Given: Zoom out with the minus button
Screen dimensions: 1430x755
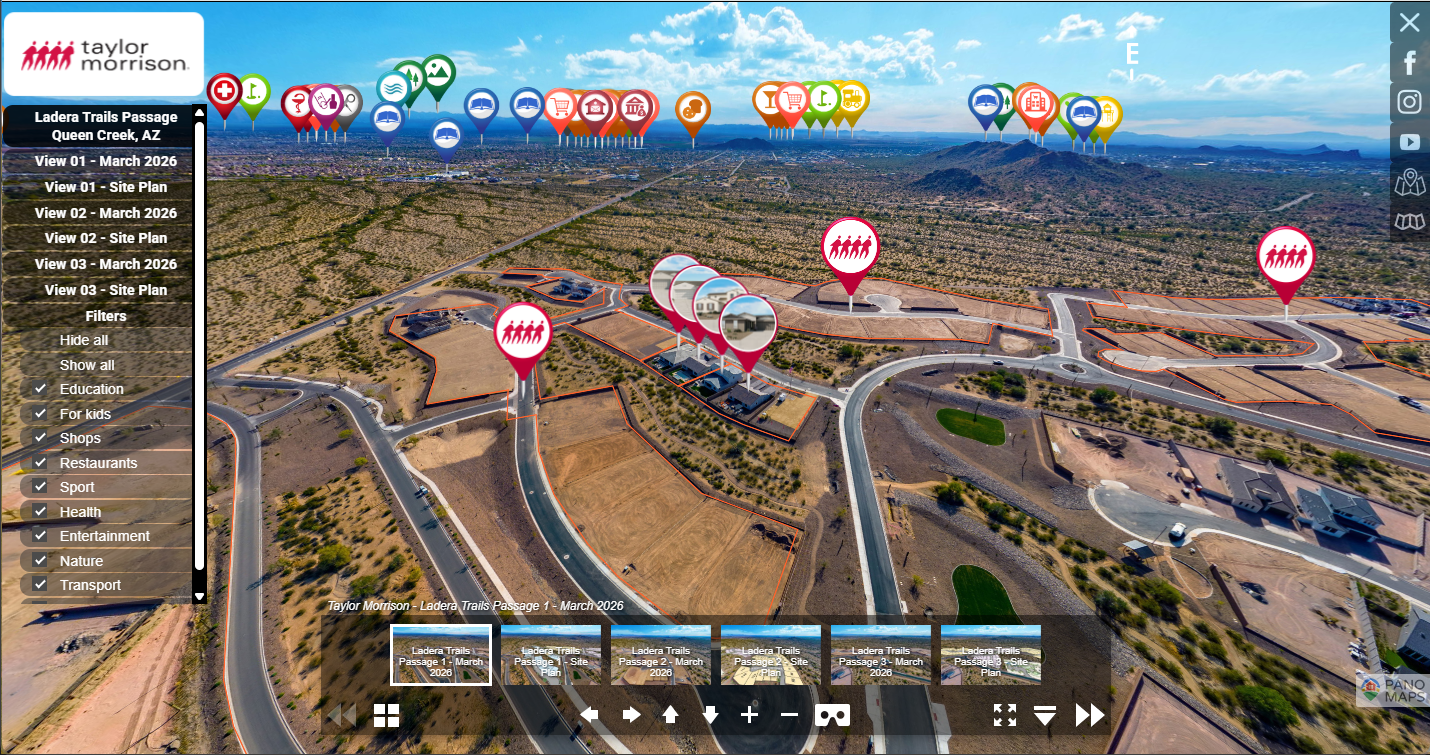Looking at the screenshot, I should (x=789, y=715).
